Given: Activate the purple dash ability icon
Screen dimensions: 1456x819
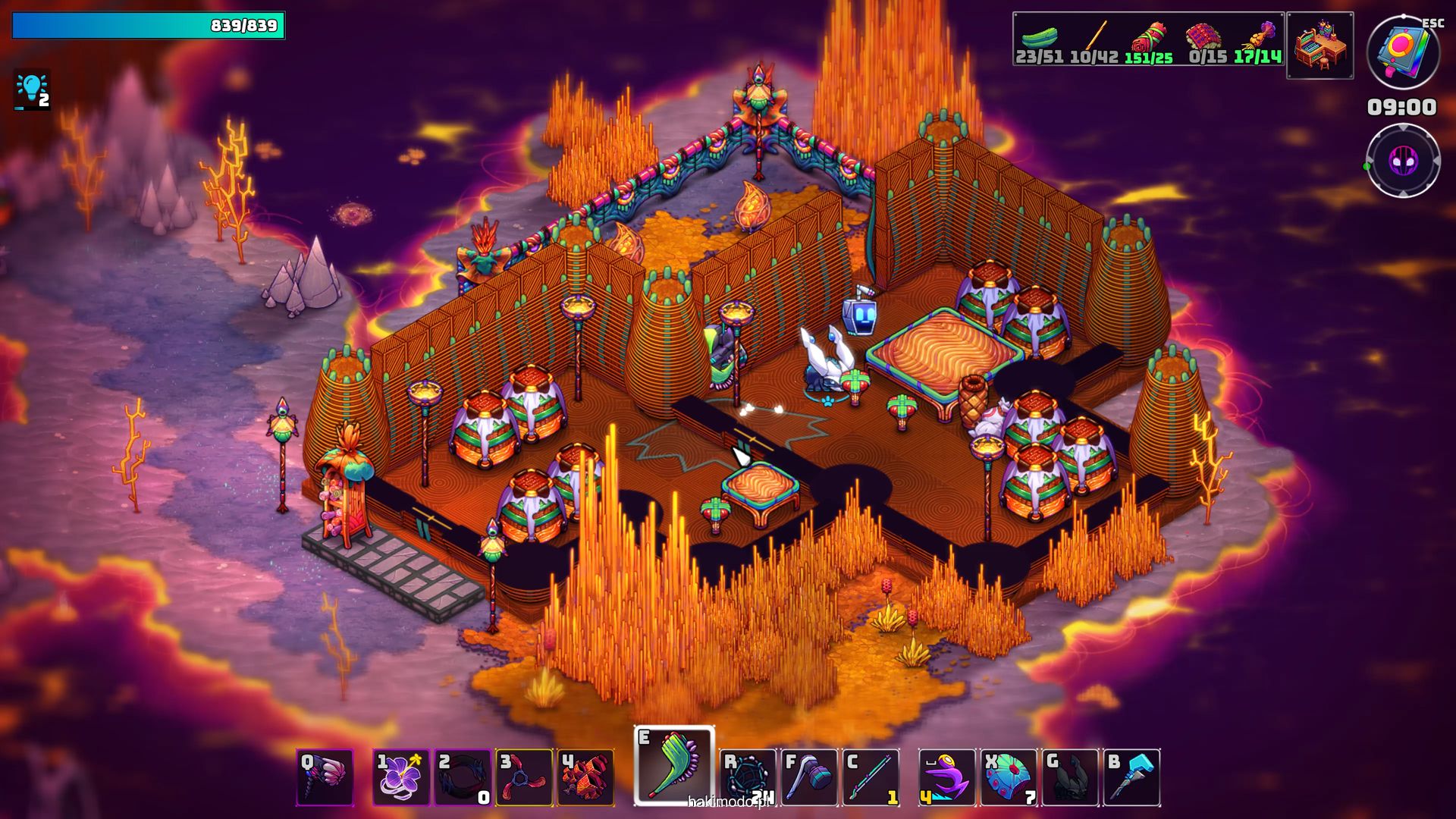Looking at the screenshot, I should tap(947, 777).
